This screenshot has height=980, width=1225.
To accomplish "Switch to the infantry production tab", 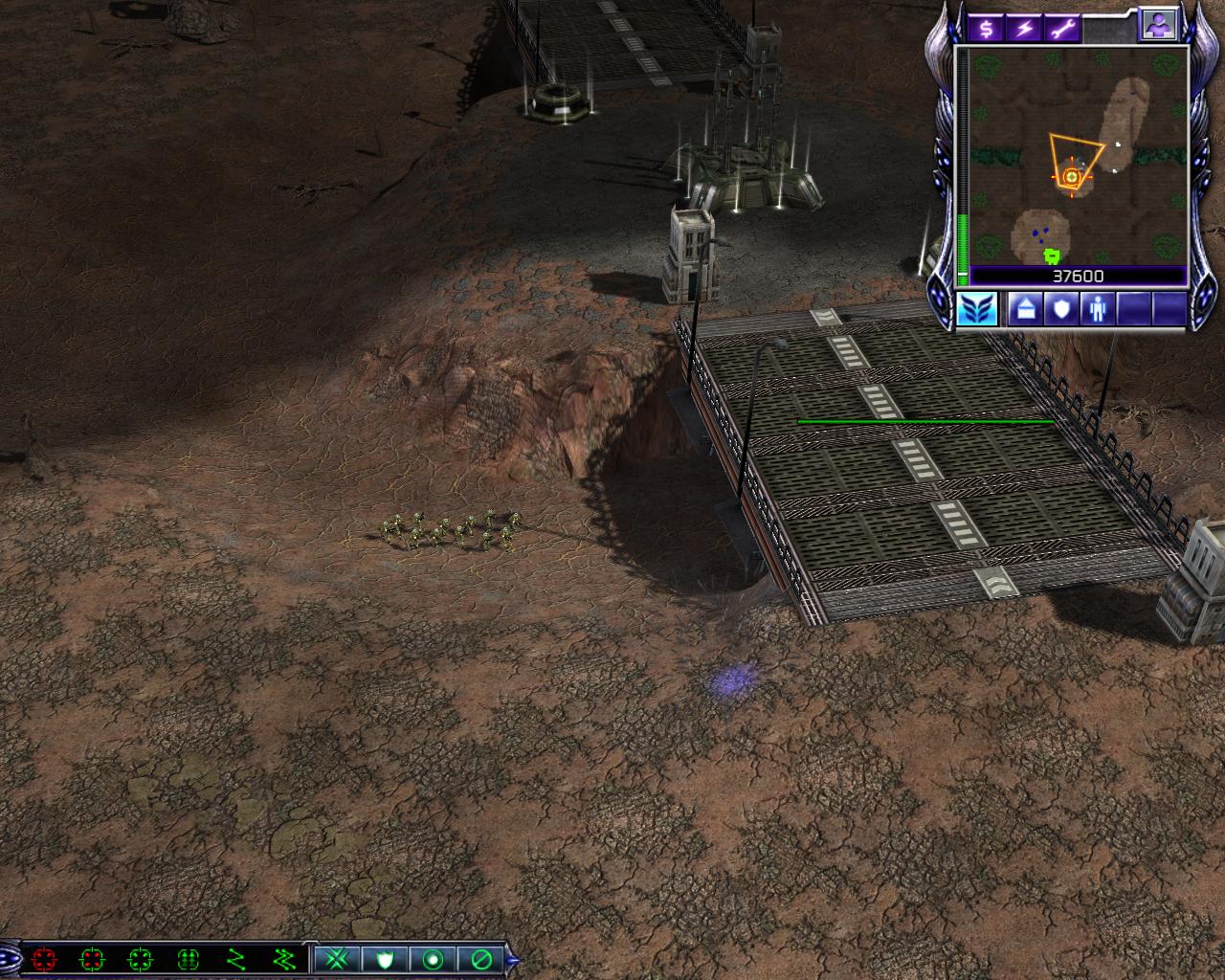I will click(1097, 310).
